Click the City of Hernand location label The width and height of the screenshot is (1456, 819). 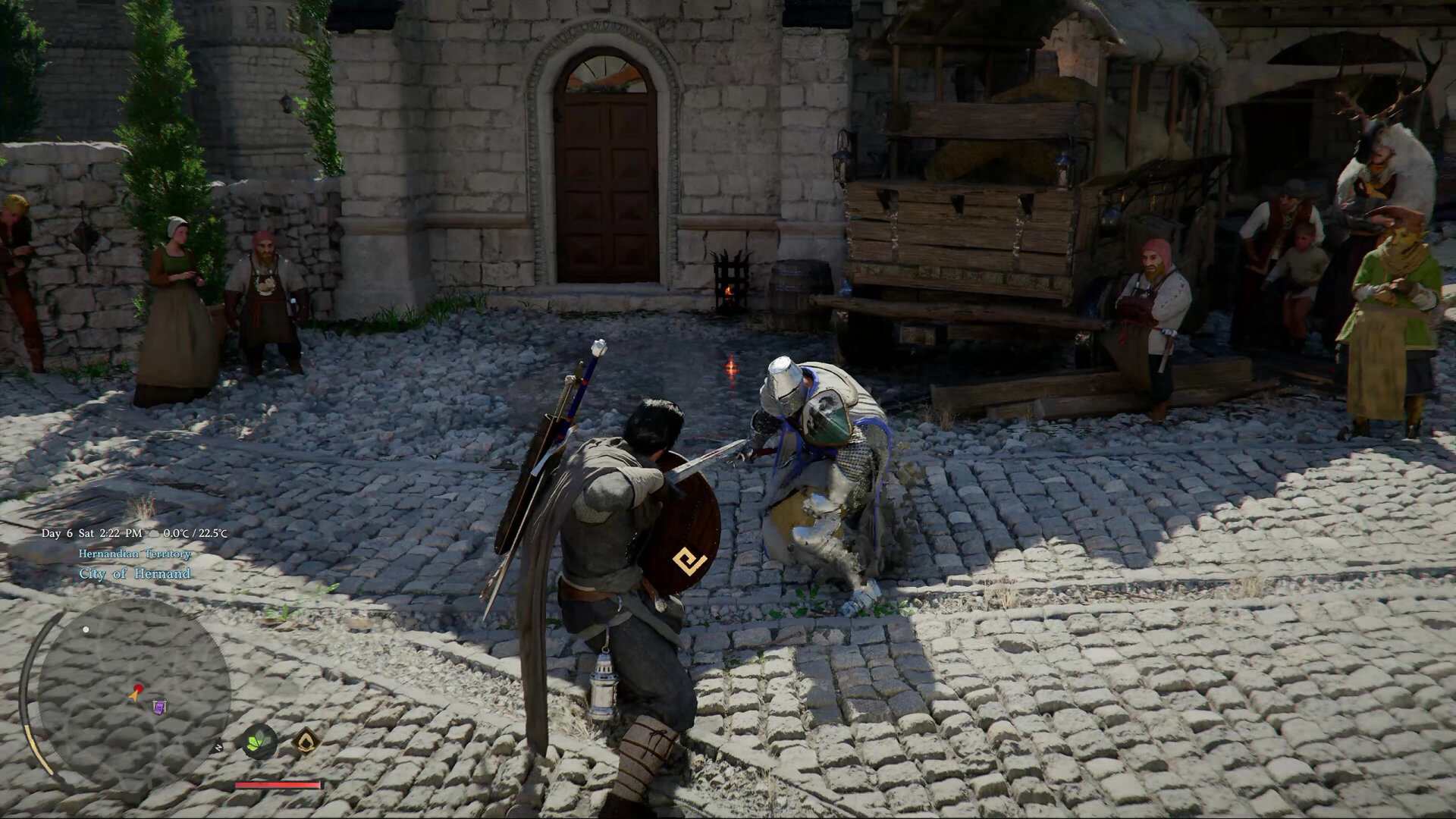pyautogui.click(x=135, y=574)
